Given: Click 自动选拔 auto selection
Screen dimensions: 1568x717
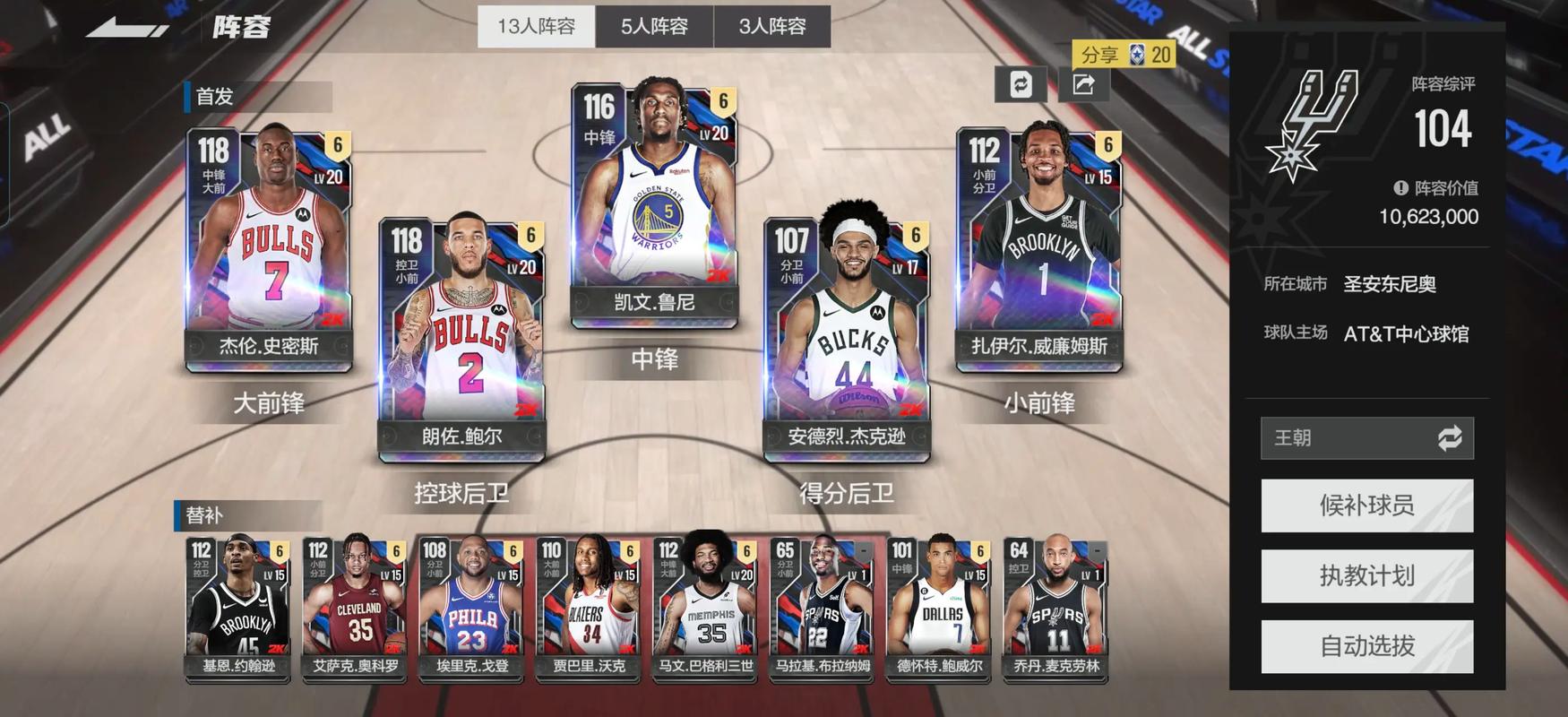Looking at the screenshot, I should 1366,646.
